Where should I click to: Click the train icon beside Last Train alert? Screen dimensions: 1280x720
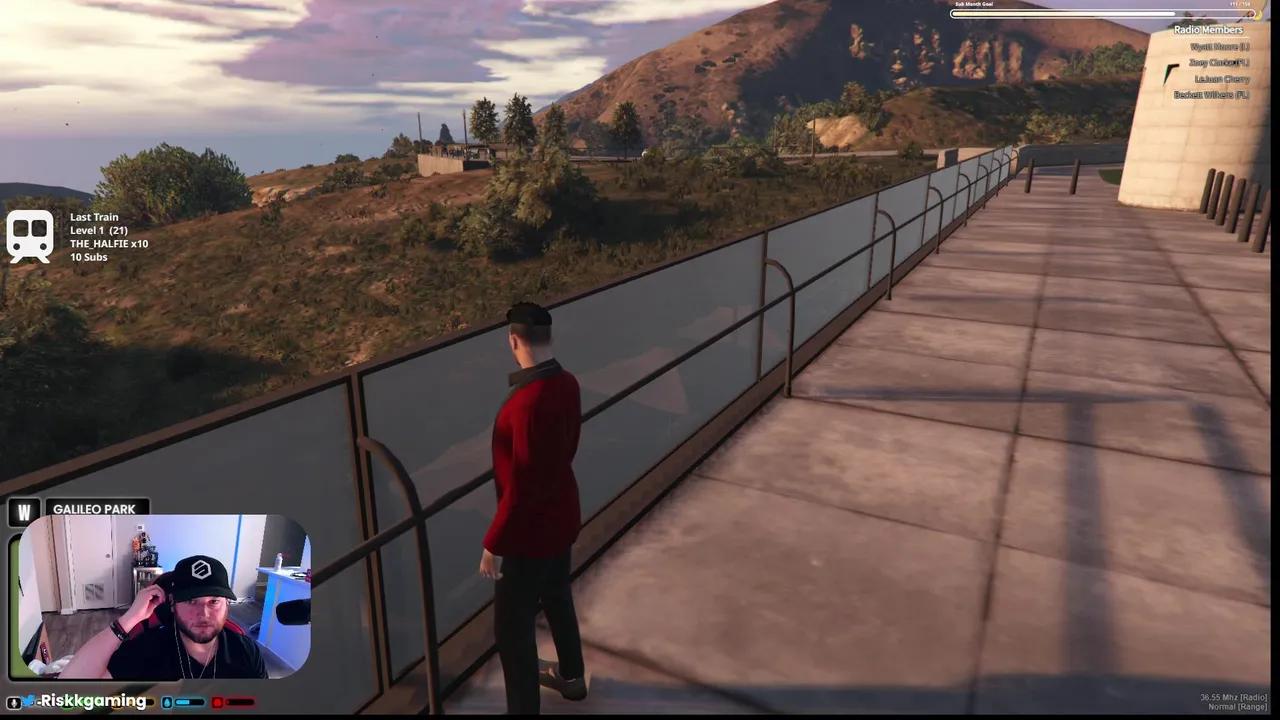[30, 235]
